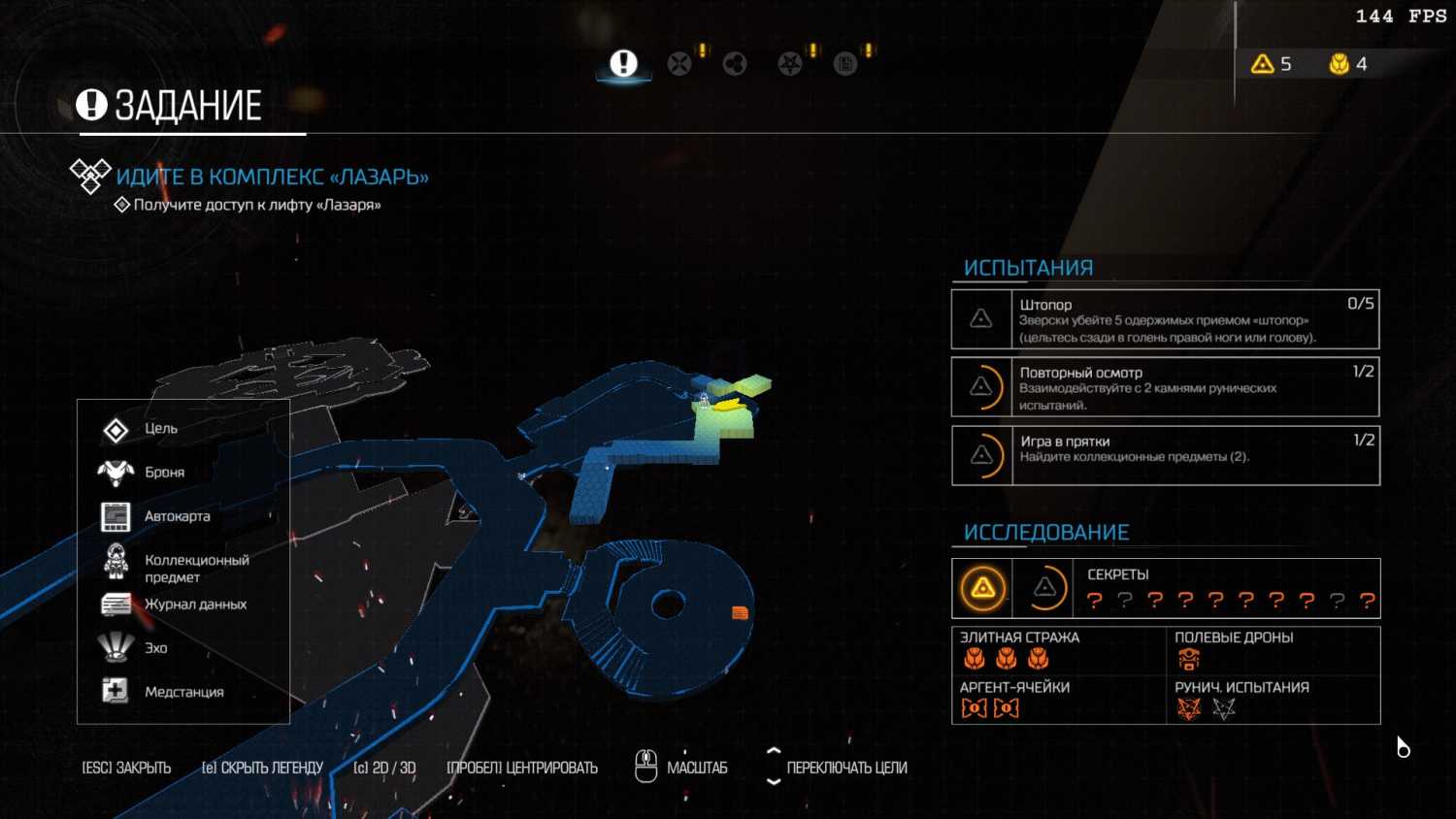Screen dimensions: 1456x819
Task: Toggle the 2D / 3D map view
Action: (384, 768)
